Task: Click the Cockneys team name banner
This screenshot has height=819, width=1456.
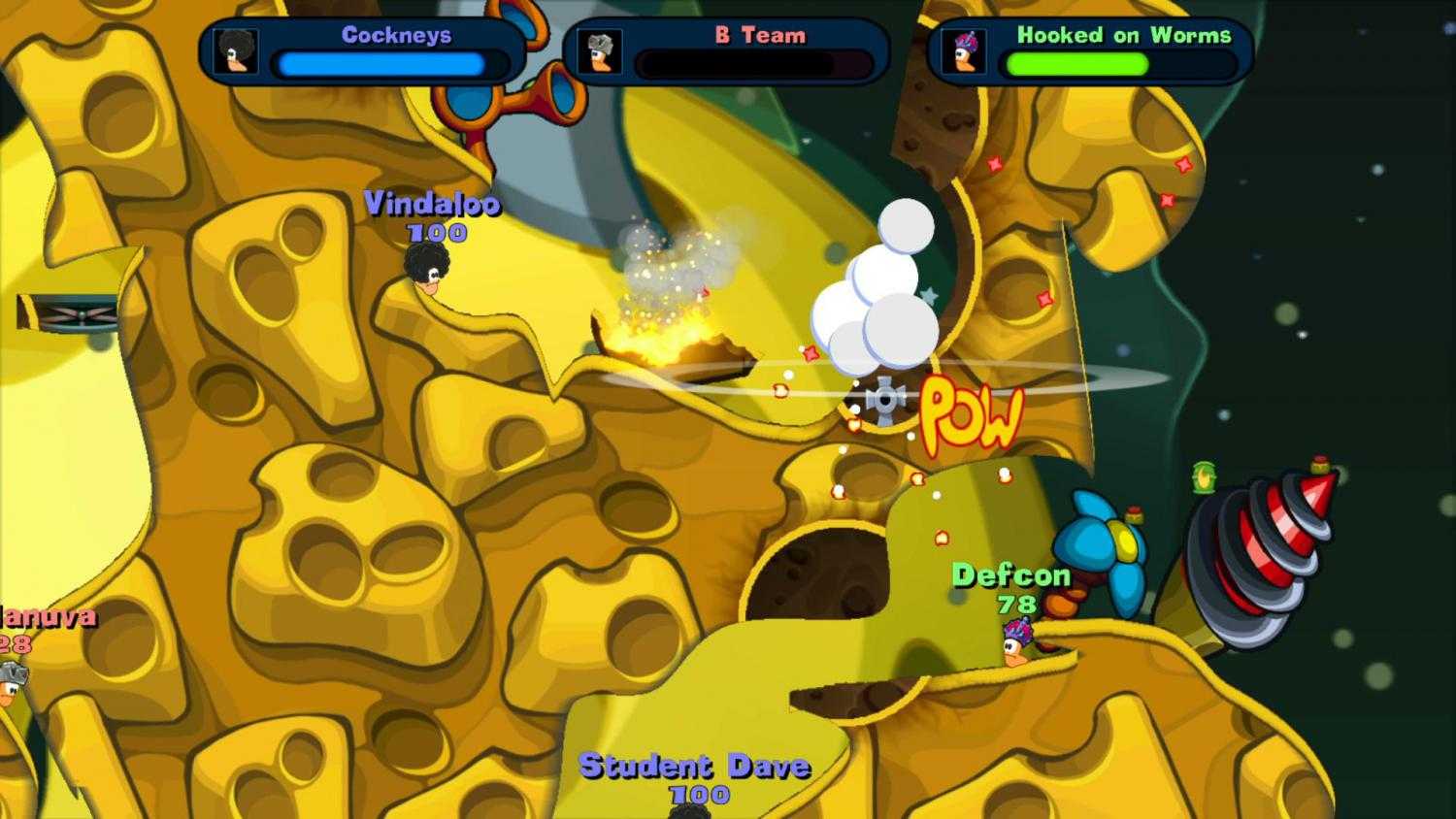Action: click(x=396, y=35)
